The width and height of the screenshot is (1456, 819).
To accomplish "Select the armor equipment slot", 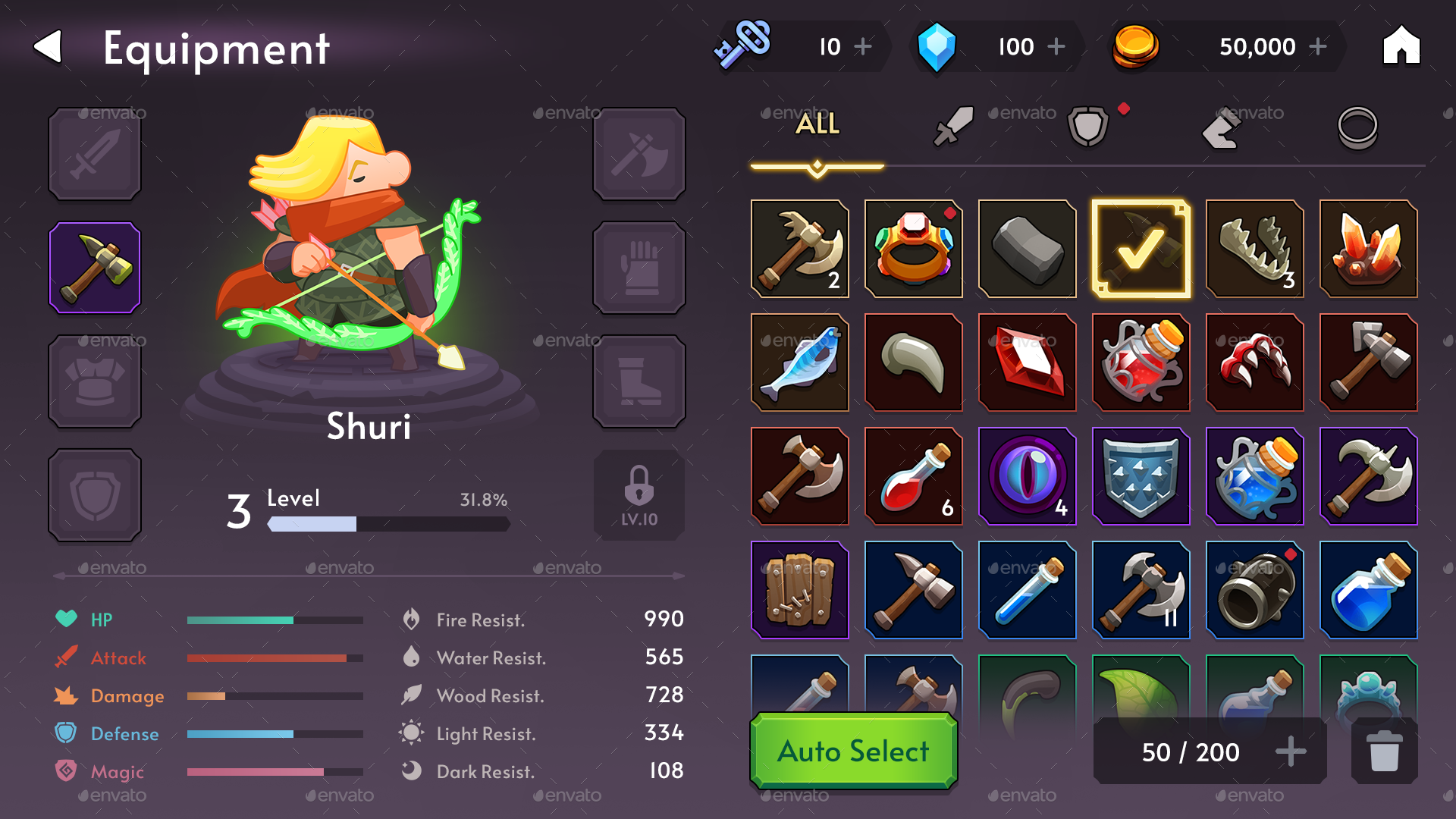I will 95,381.
